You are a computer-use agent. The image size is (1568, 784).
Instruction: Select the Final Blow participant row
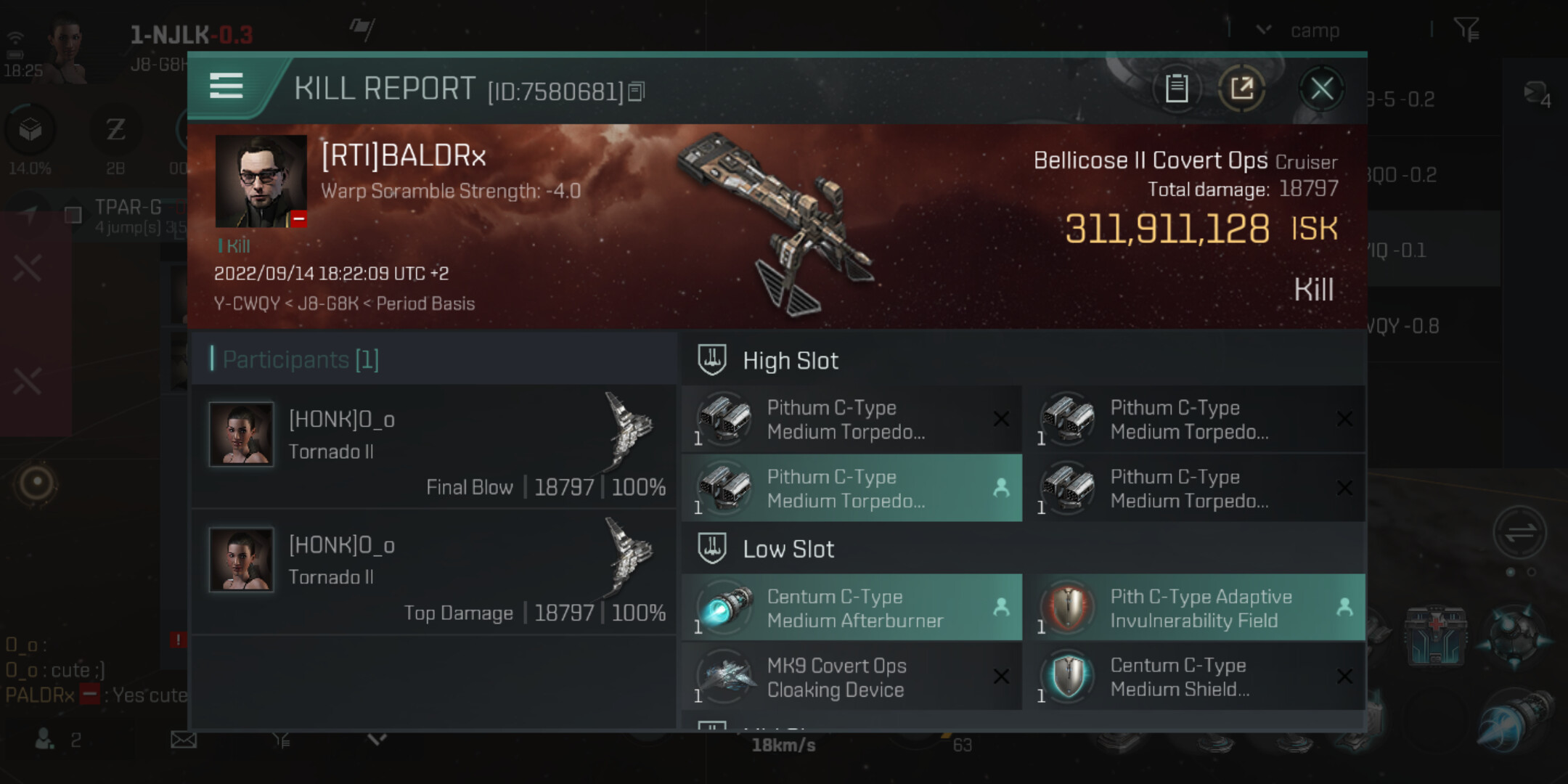click(434, 446)
